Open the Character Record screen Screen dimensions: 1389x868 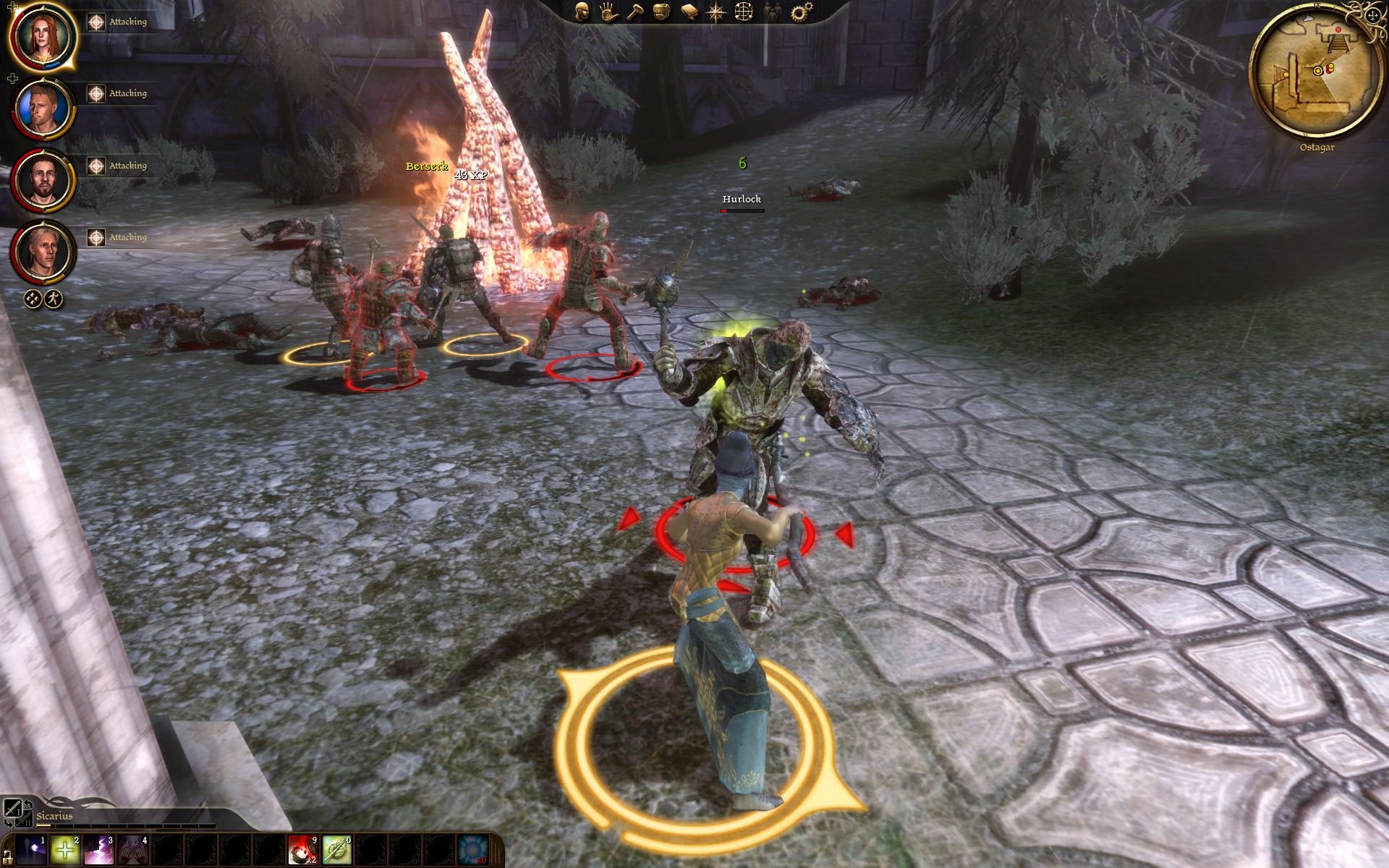(582, 12)
